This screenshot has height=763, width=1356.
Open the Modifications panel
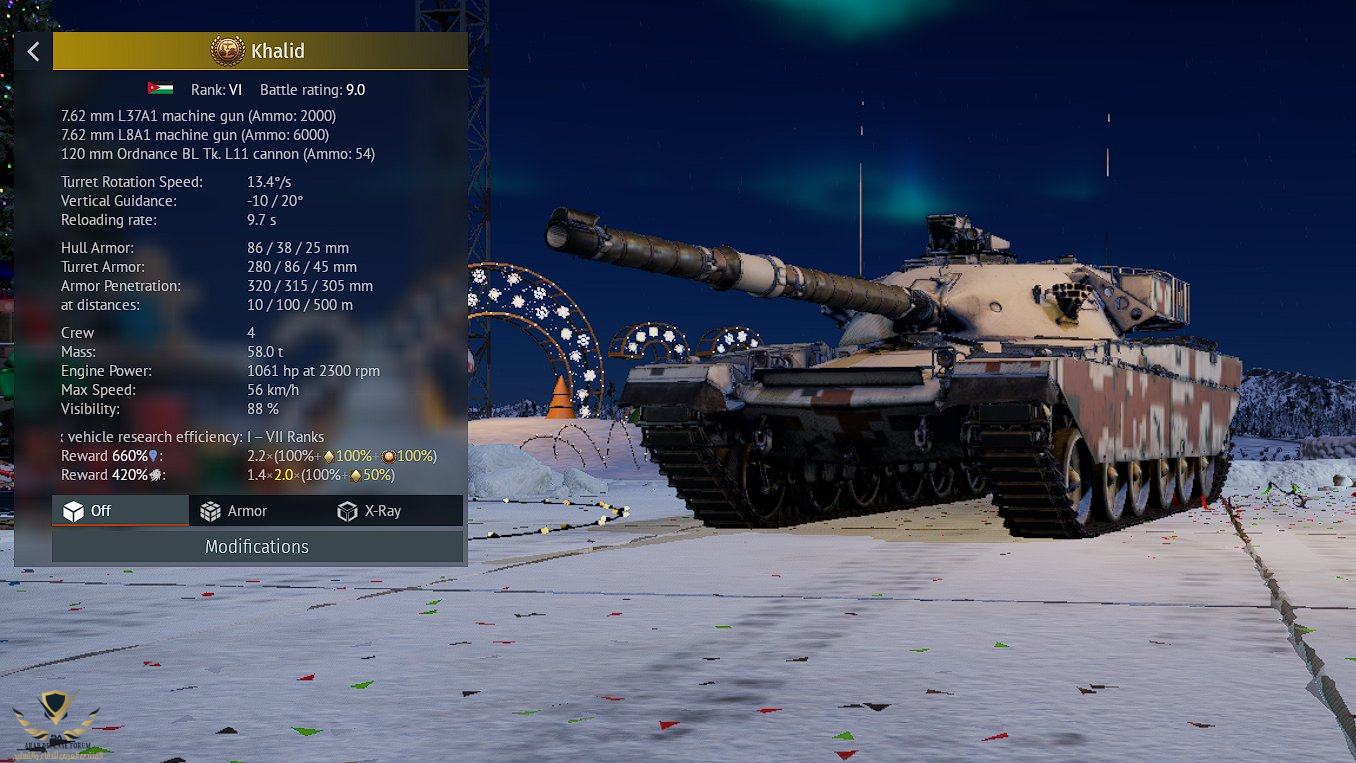click(x=257, y=546)
